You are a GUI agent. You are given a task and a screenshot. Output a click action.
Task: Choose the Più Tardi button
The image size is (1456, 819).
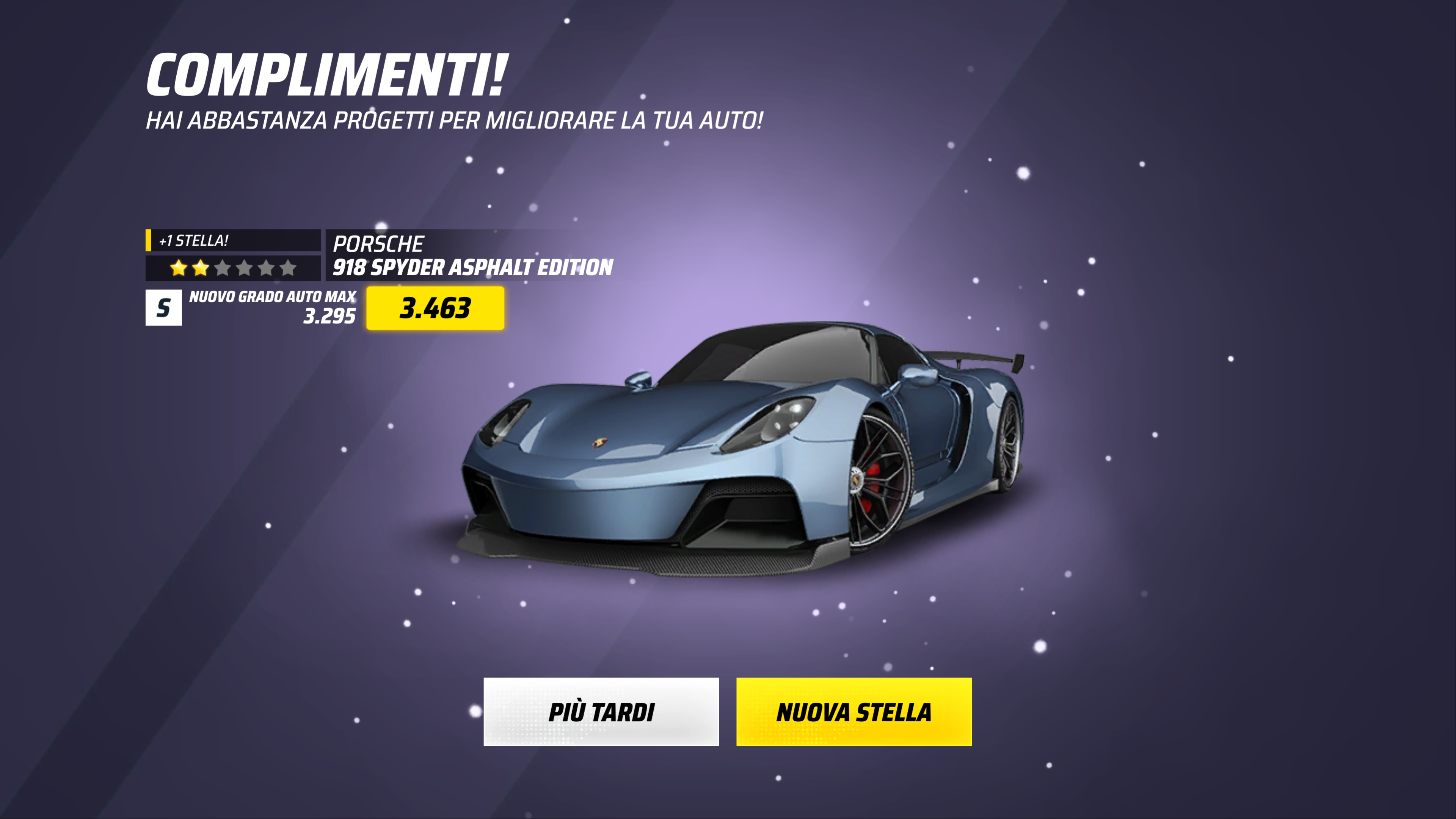pyautogui.click(x=601, y=712)
